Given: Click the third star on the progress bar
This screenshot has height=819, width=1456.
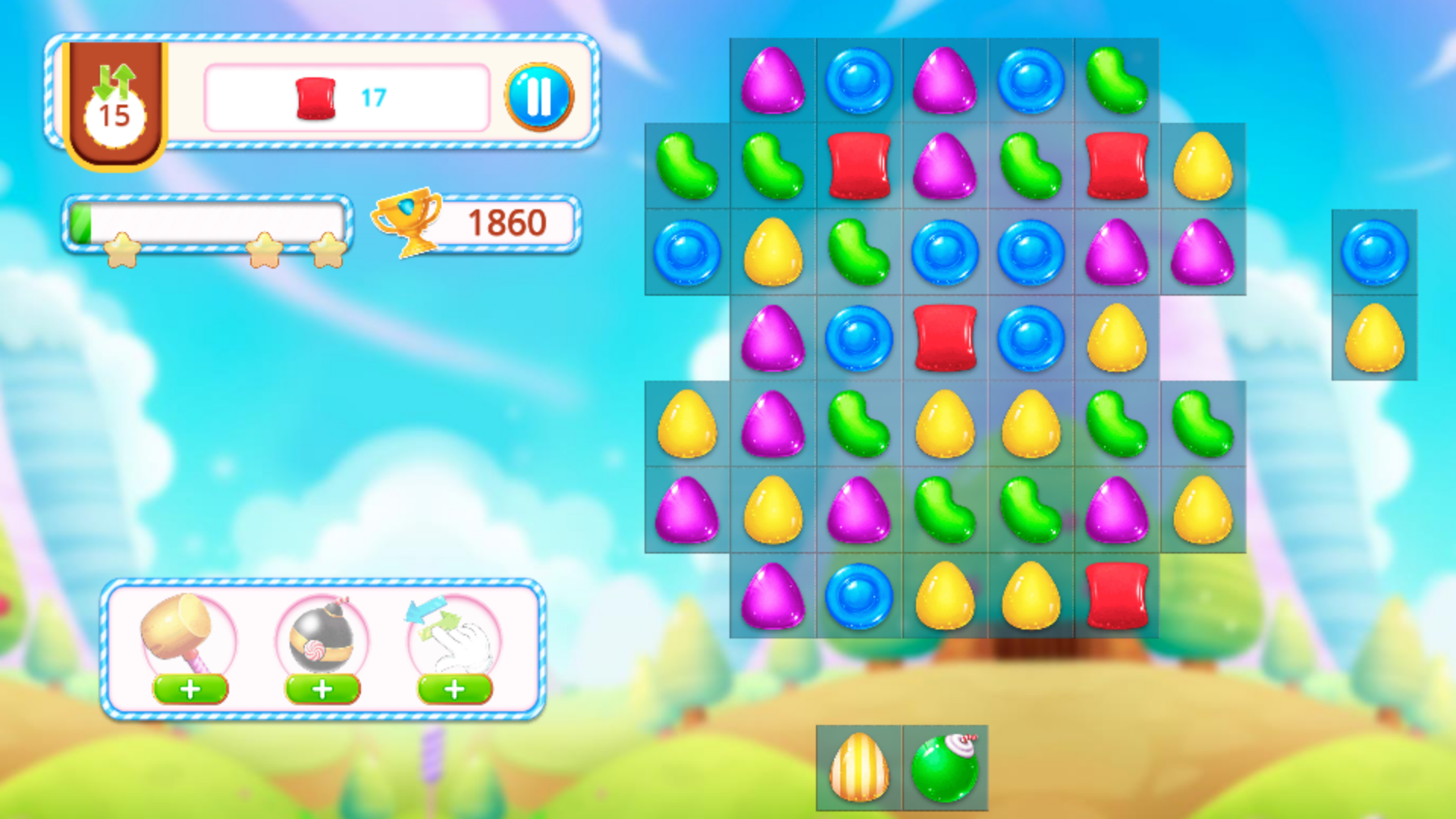Looking at the screenshot, I should [328, 250].
